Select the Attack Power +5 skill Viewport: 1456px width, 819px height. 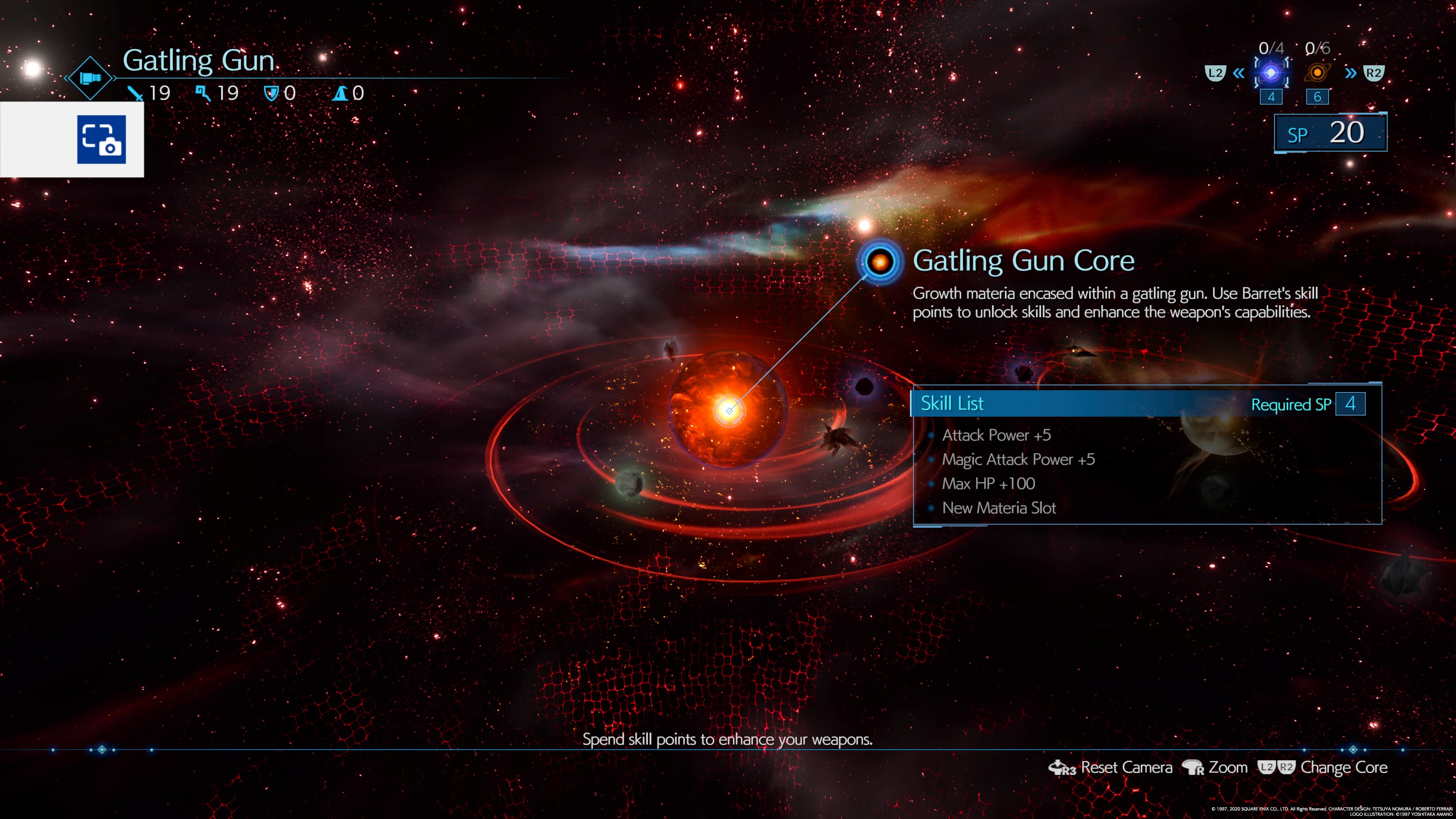click(x=996, y=435)
